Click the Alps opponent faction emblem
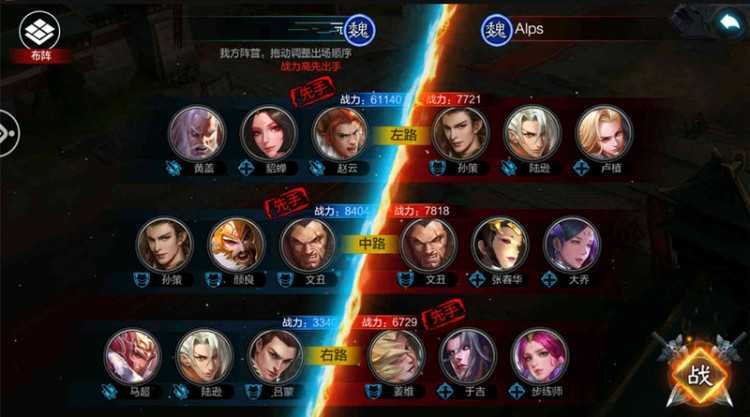The width and height of the screenshot is (750, 417). click(x=497, y=30)
